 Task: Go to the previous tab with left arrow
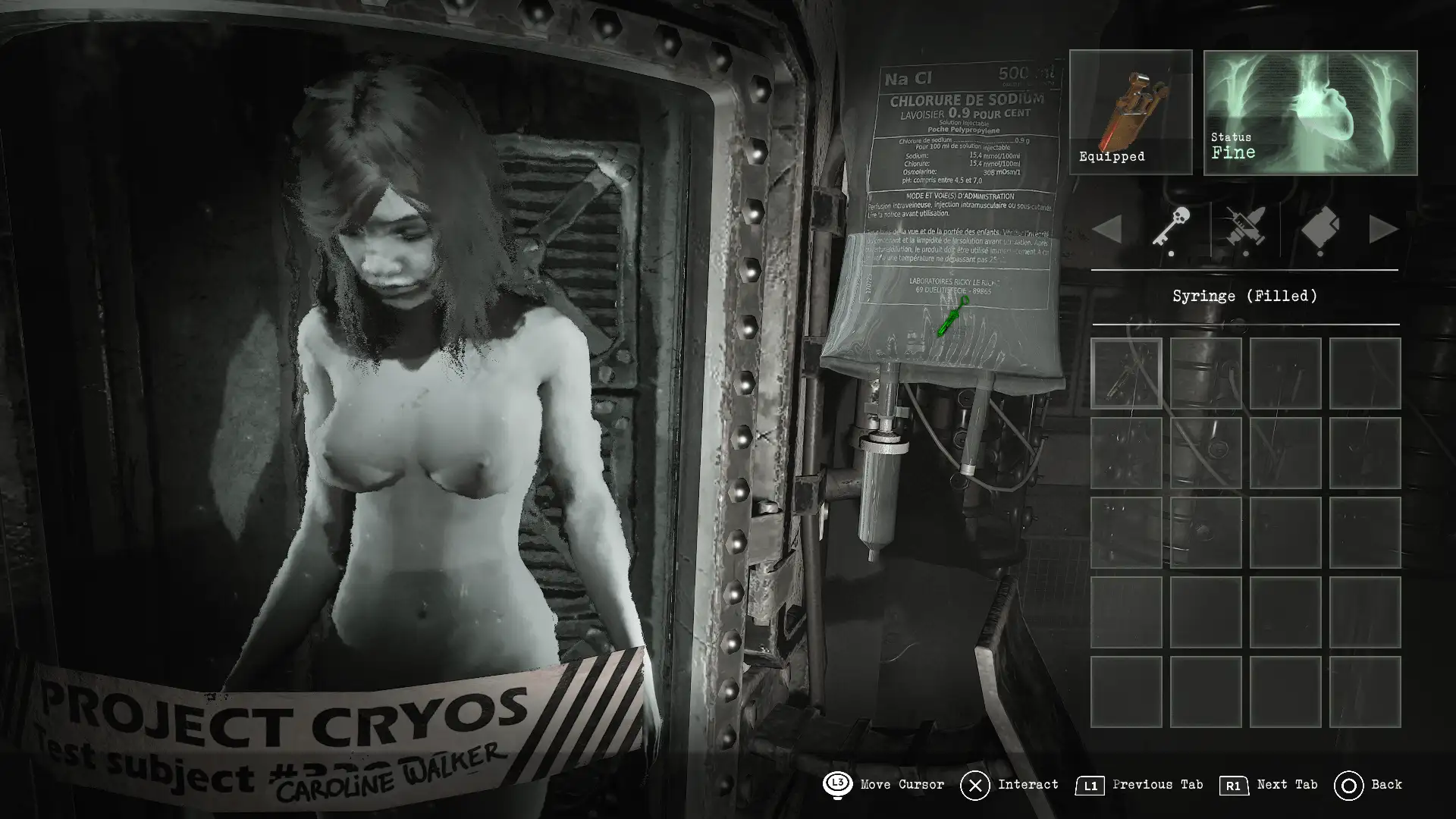[x=1108, y=229]
